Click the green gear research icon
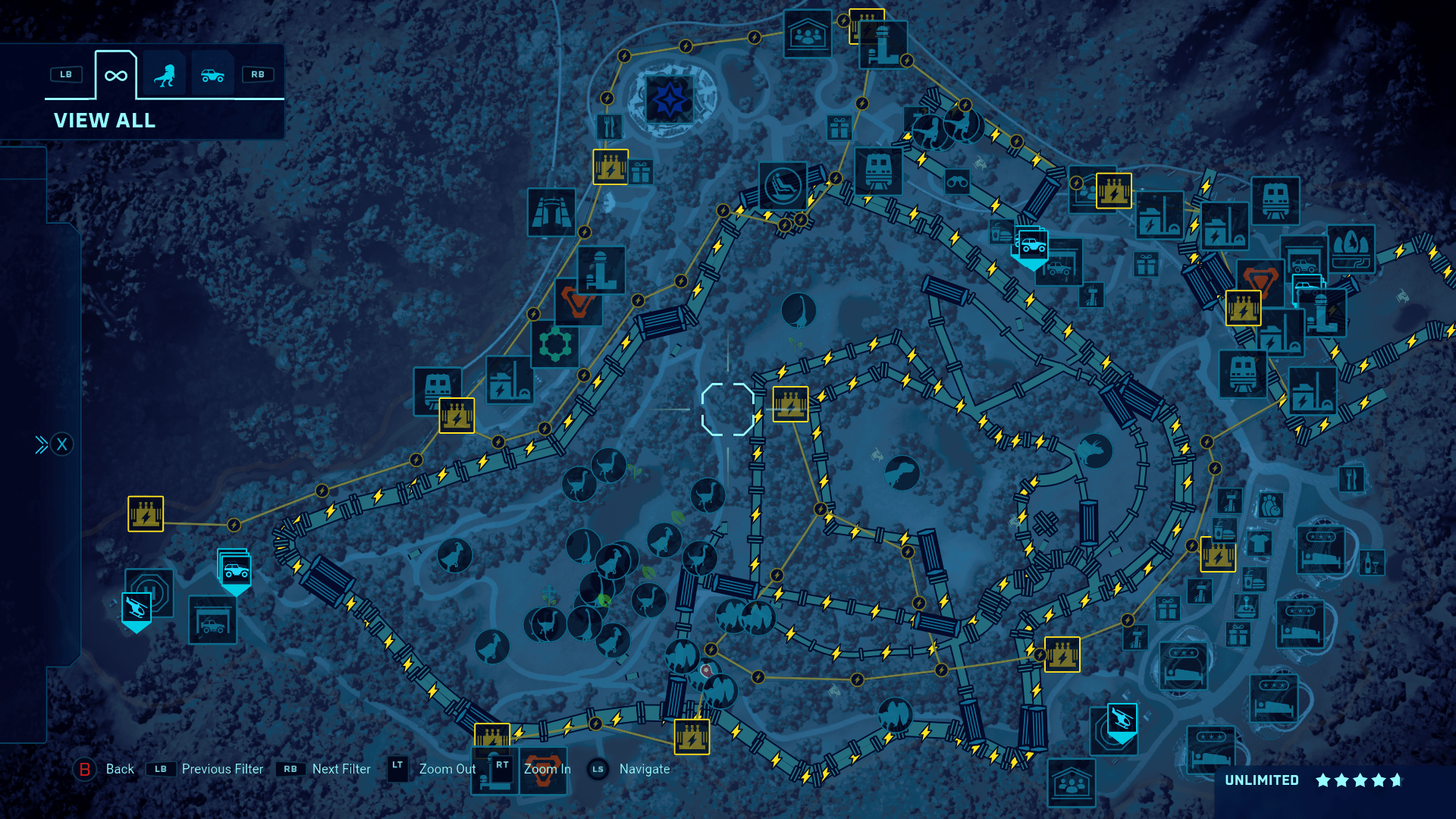The image size is (1456, 819). click(x=556, y=344)
